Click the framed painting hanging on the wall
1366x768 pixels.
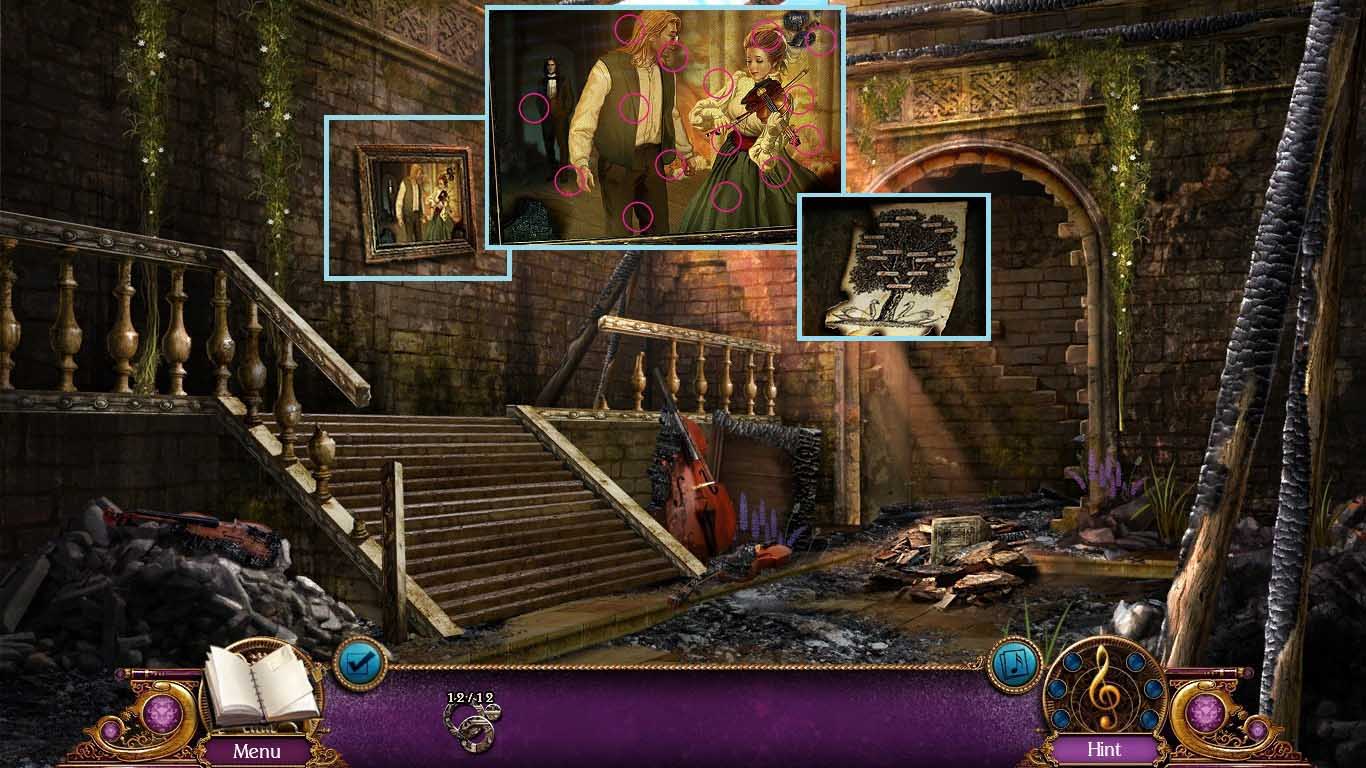[417, 199]
